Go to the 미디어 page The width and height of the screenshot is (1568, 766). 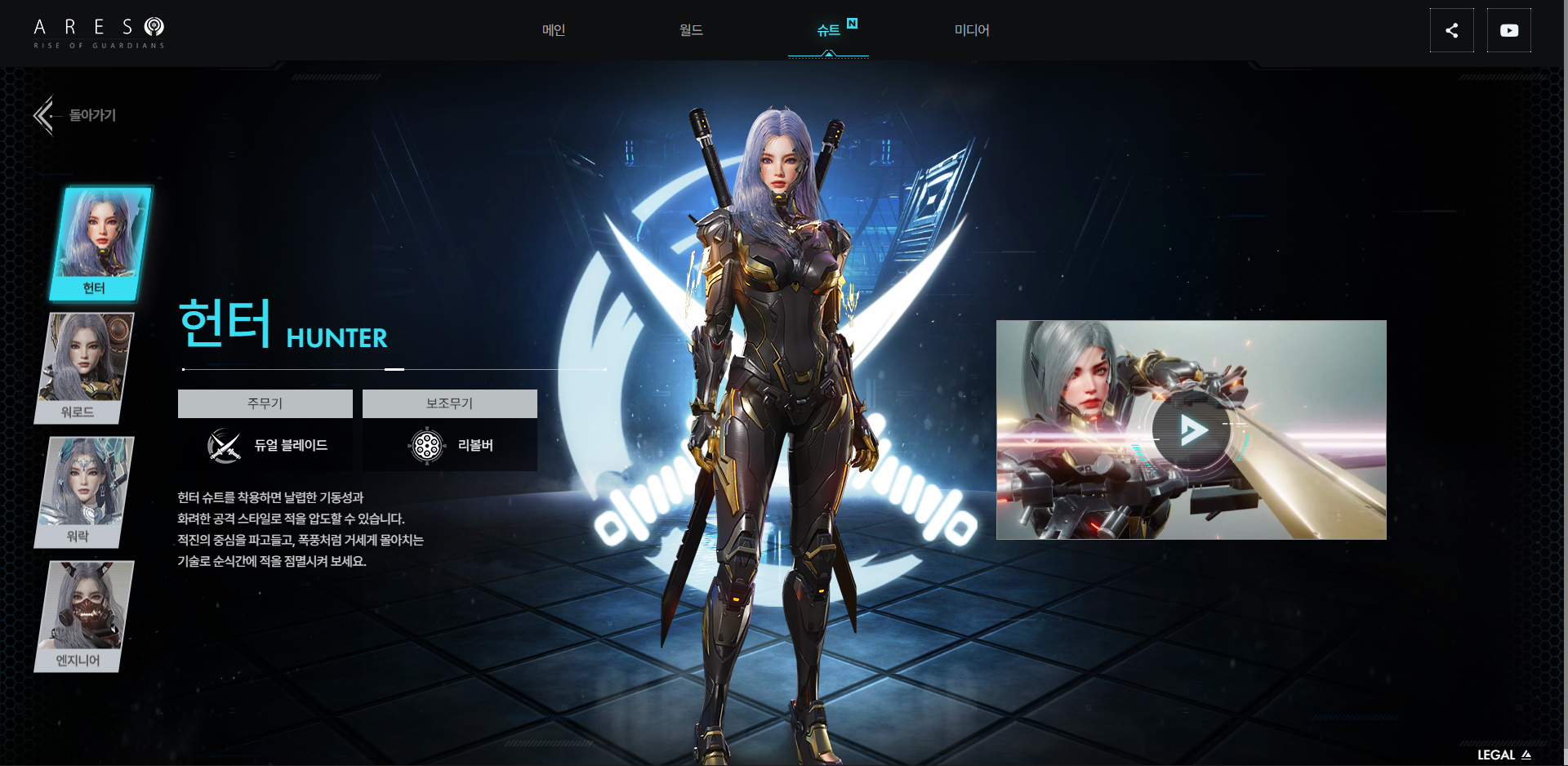[x=972, y=30]
